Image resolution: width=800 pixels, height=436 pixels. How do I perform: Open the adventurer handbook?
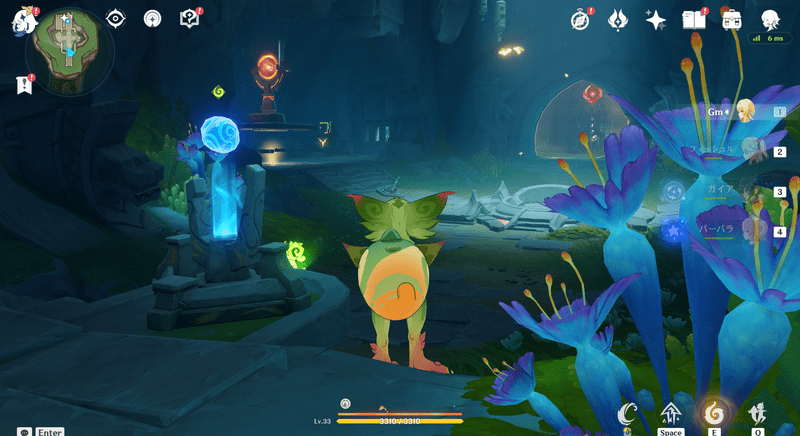[693, 19]
